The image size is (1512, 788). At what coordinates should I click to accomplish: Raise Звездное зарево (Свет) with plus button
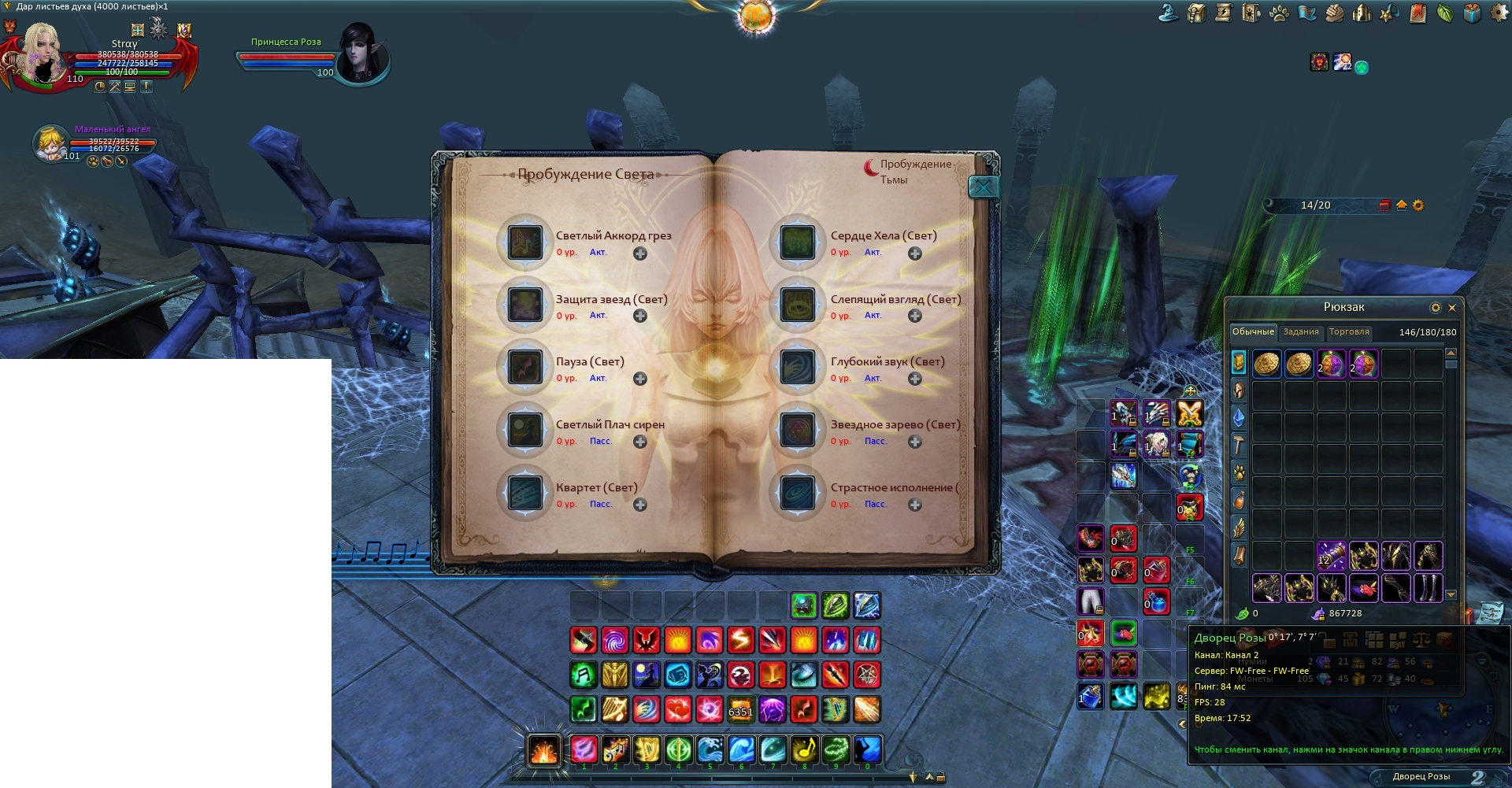coord(915,442)
